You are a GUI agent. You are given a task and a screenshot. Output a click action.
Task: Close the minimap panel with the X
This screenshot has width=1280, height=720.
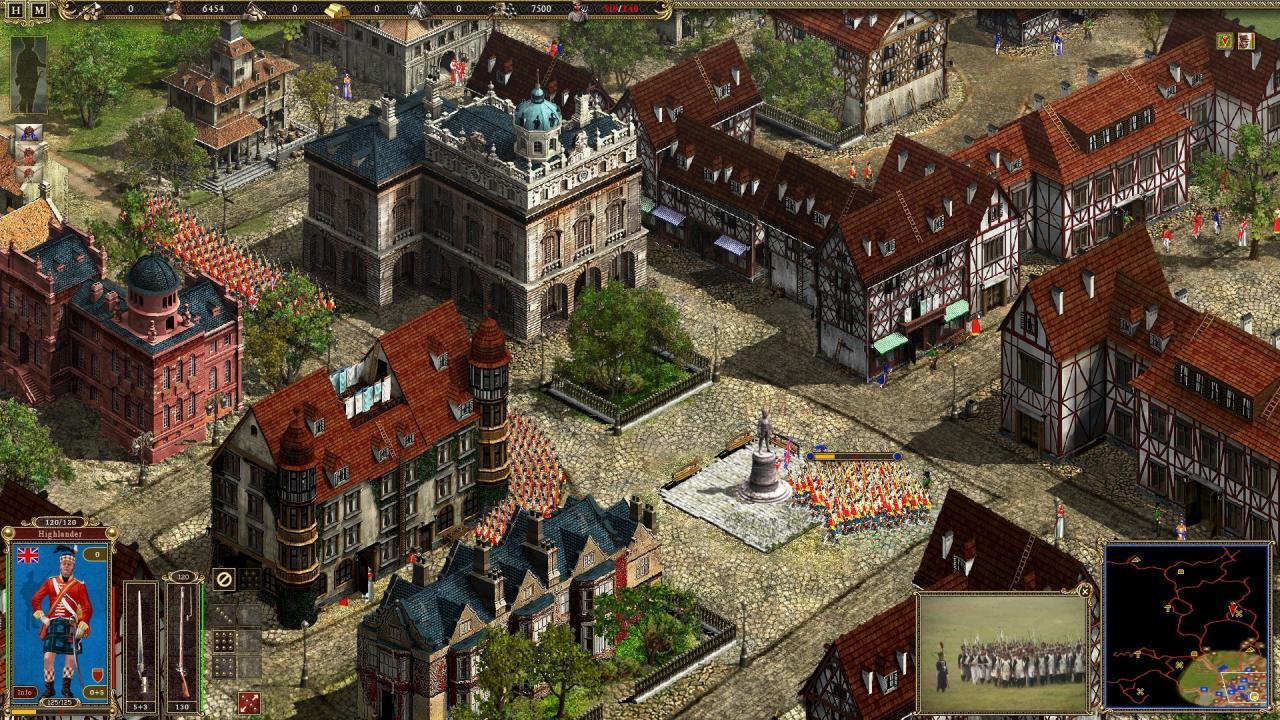click(x=1084, y=590)
